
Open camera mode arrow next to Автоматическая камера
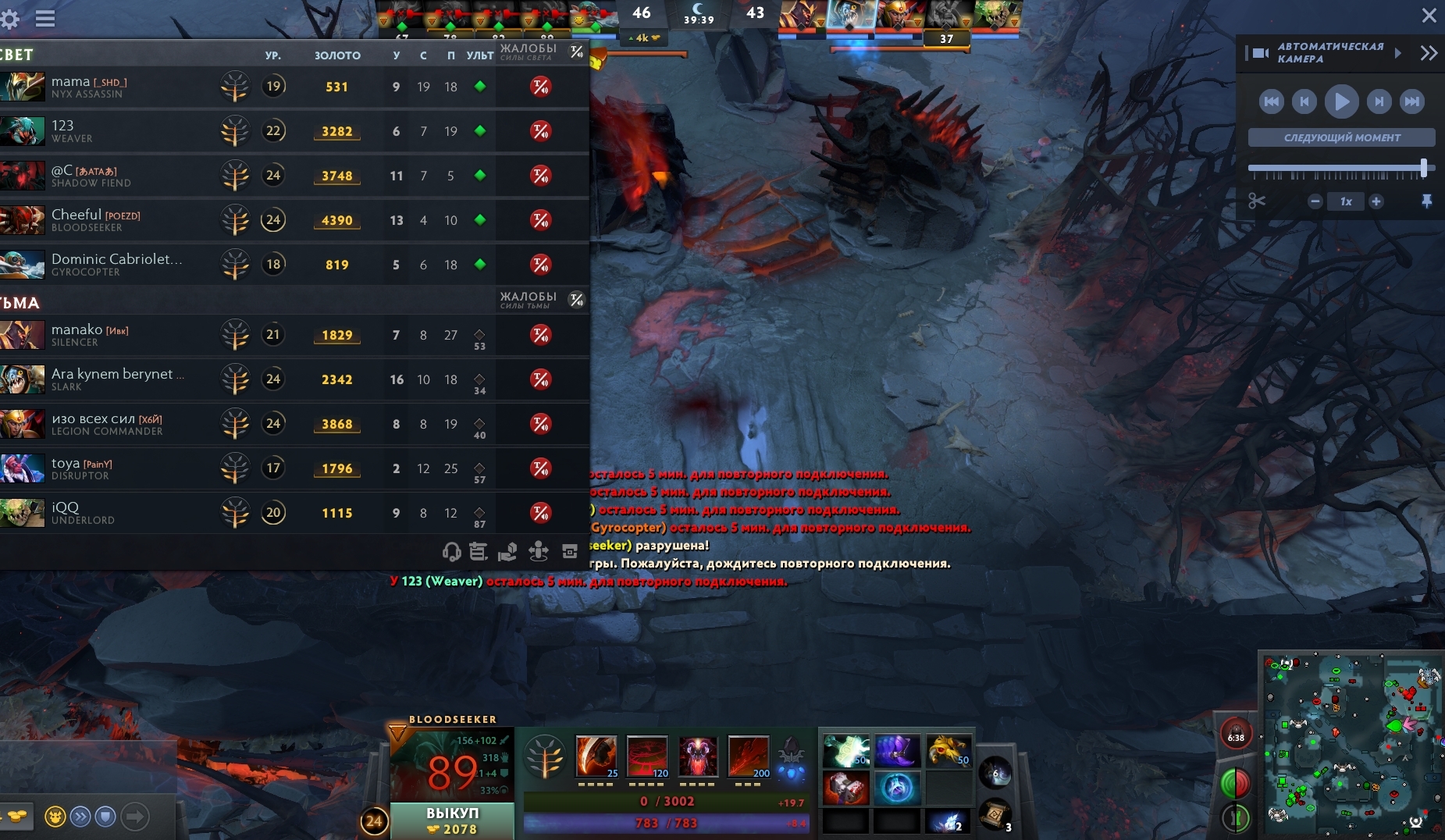click(1397, 53)
